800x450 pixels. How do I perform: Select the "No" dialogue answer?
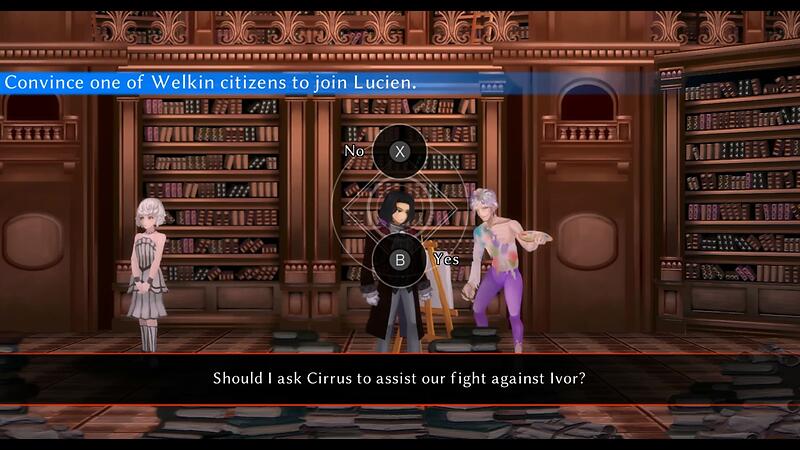point(400,152)
